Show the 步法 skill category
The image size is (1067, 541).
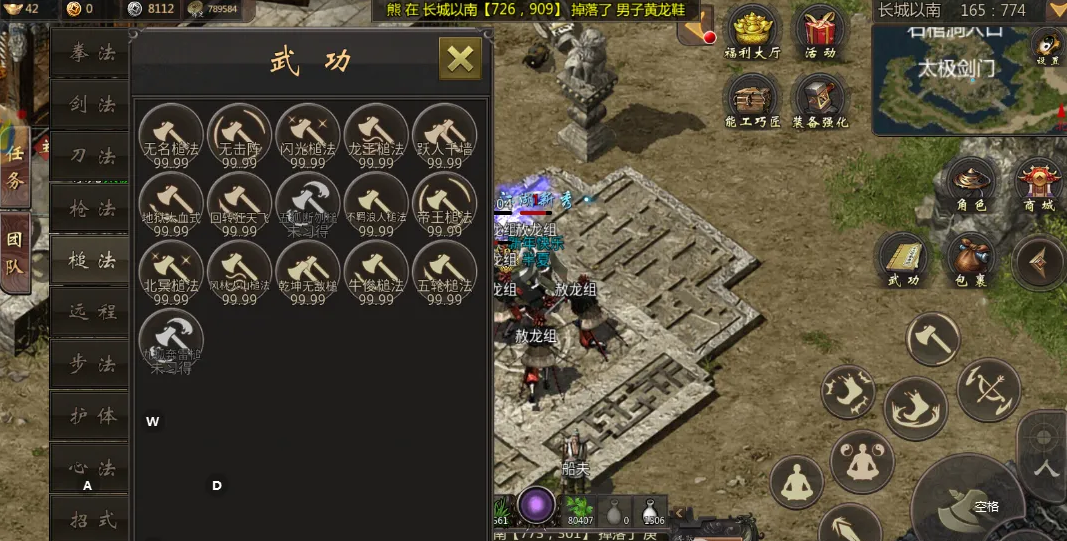click(x=92, y=365)
